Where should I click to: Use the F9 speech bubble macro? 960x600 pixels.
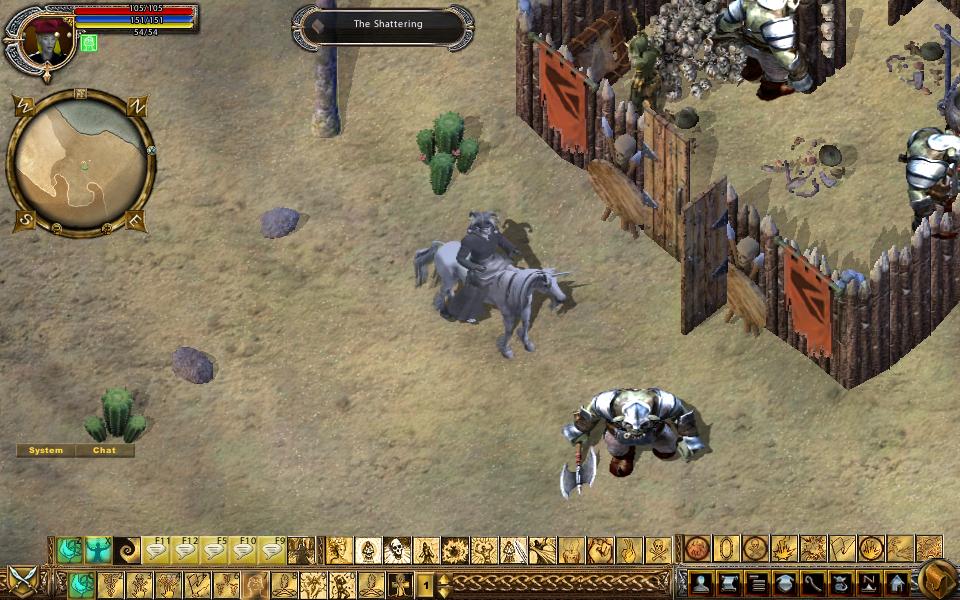coord(273,550)
